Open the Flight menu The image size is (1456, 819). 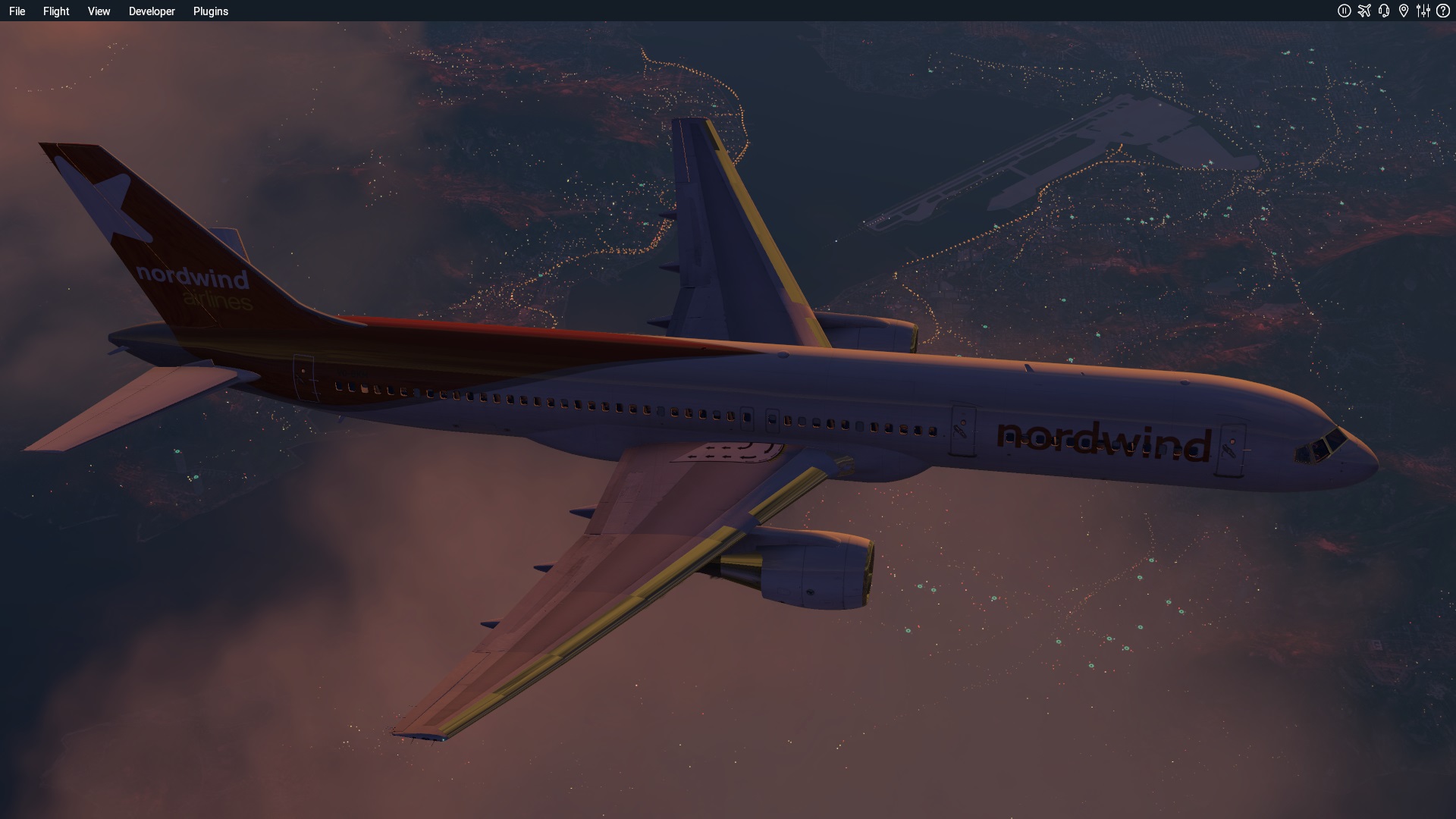(x=55, y=11)
